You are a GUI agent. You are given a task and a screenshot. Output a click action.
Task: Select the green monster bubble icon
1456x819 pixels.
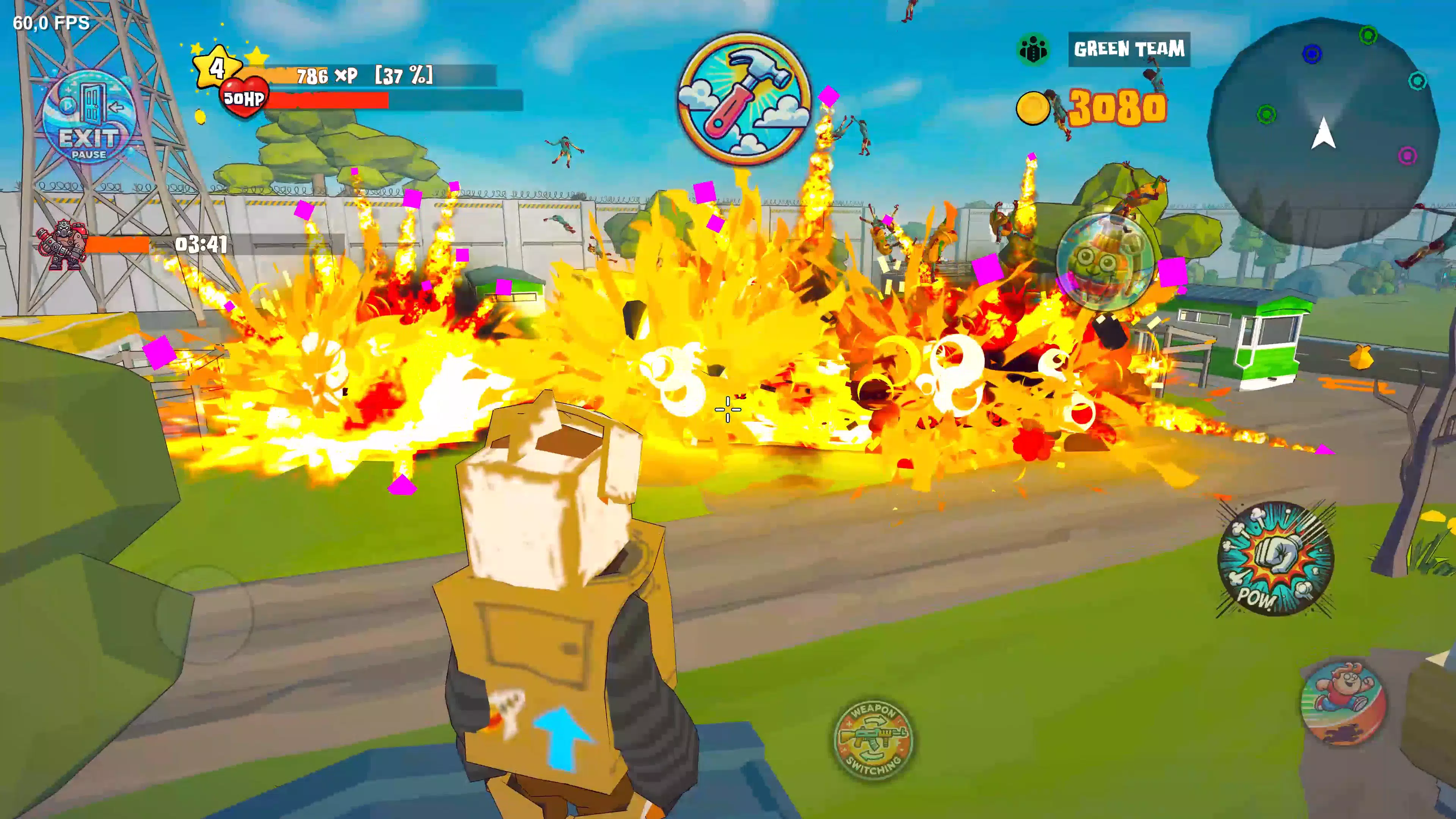(1105, 263)
